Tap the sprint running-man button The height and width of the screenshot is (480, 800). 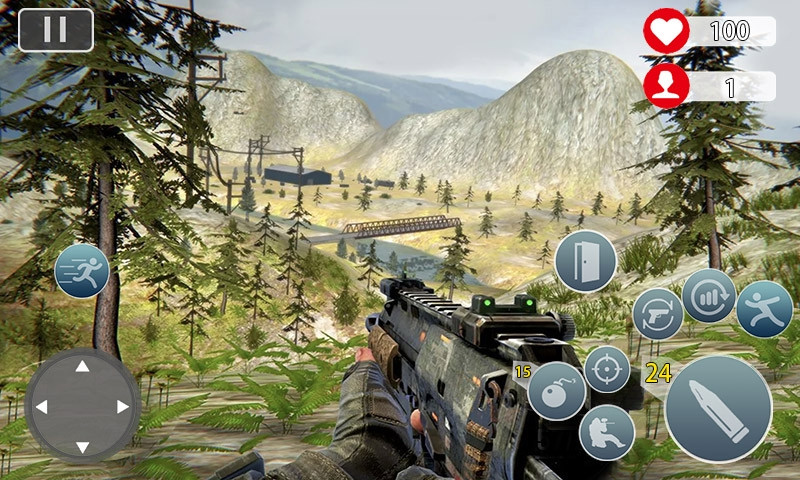pyautogui.click(x=82, y=271)
